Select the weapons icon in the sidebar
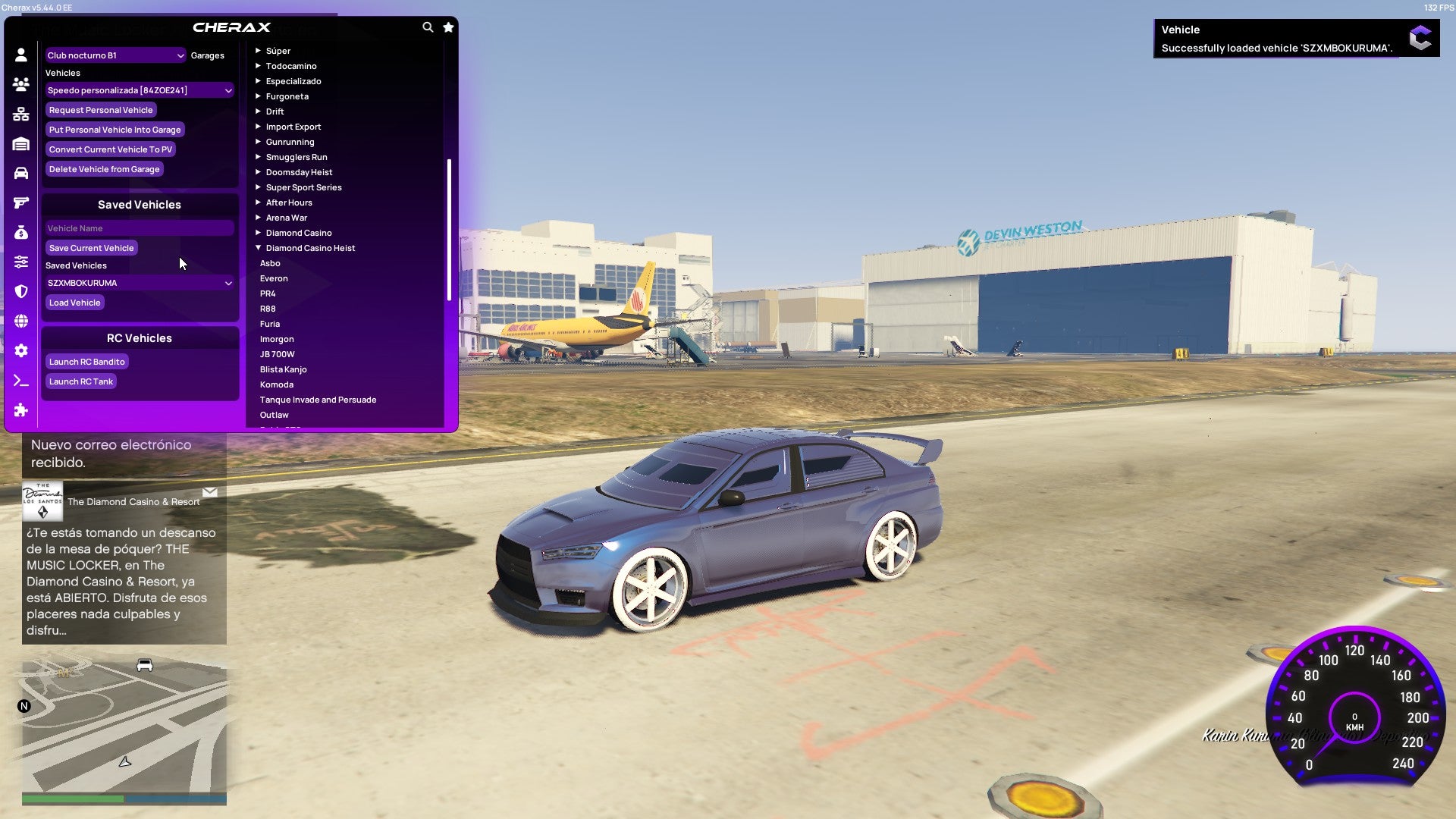Image resolution: width=1456 pixels, height=819 pixels. (20, 201)
